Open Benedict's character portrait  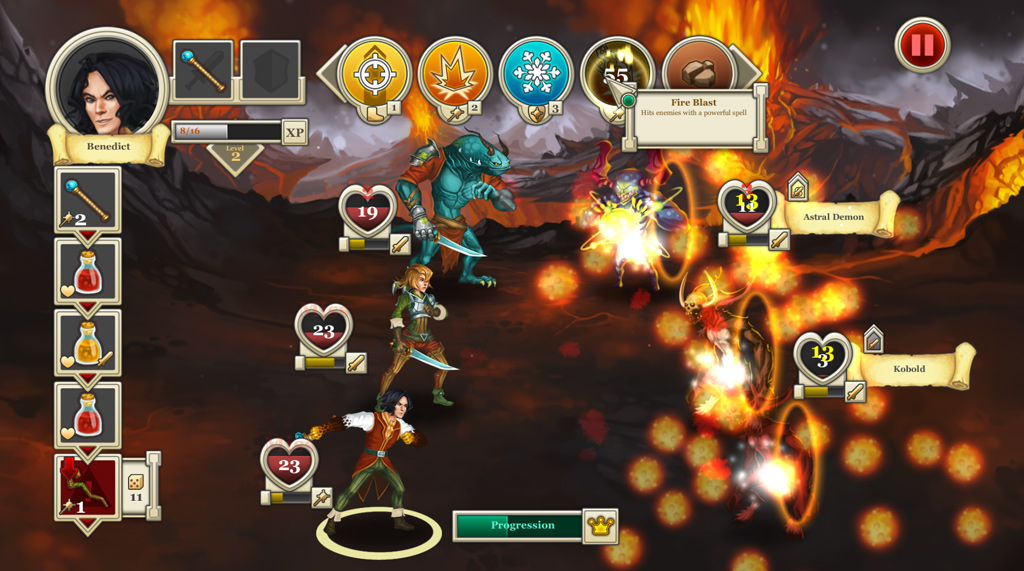(107, 86)
